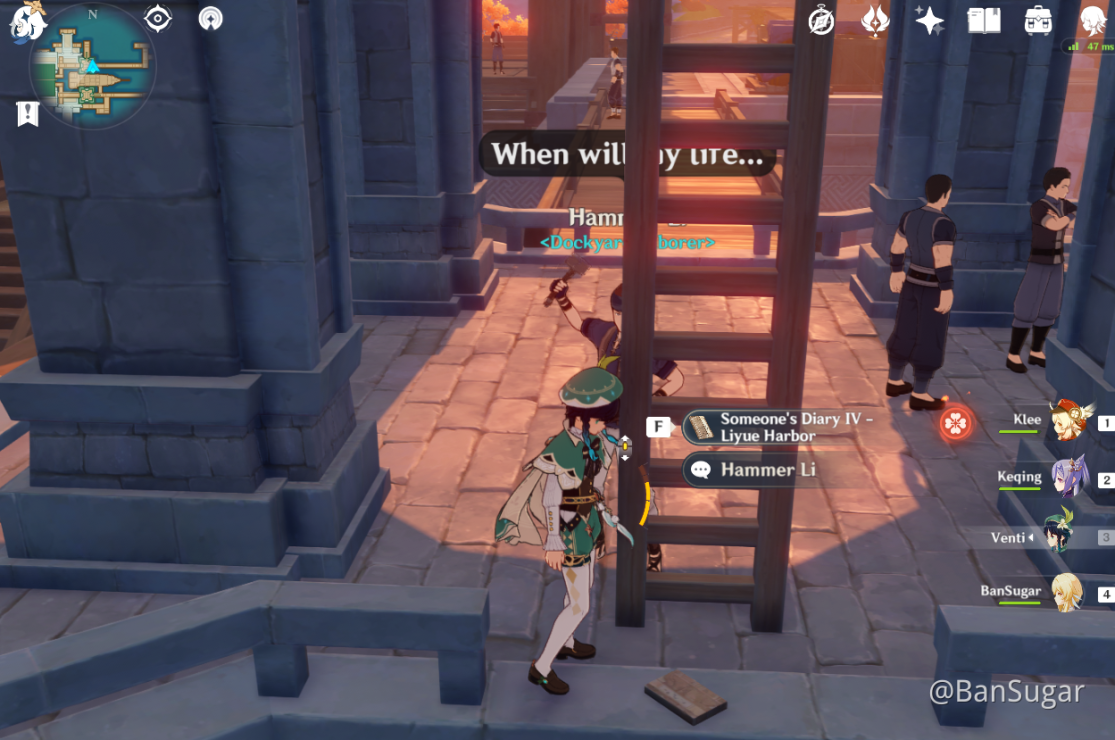Open the map from the minimap

click(92, 68)
